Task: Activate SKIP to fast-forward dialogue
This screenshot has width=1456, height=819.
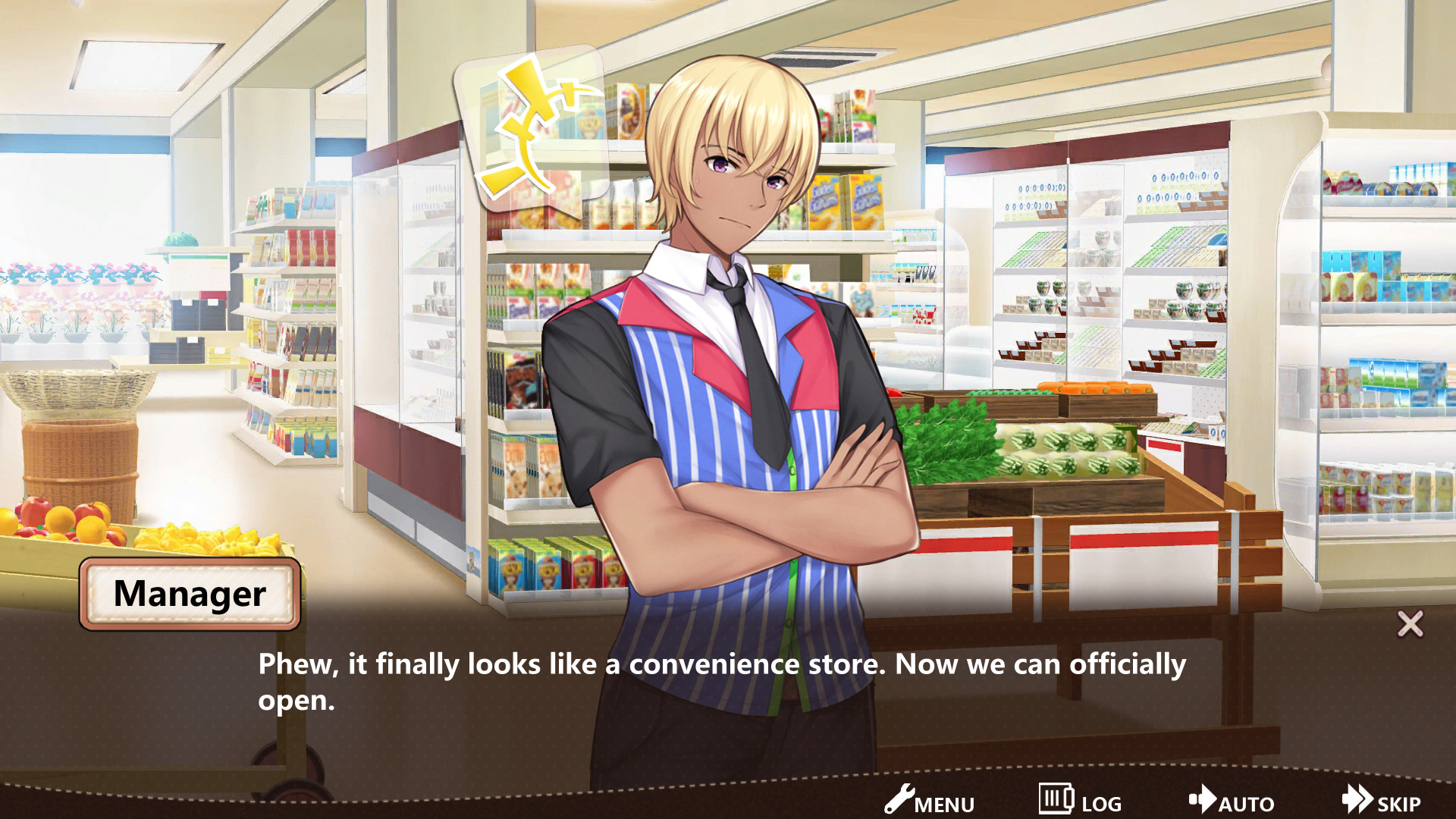Action: pyautogui.click(x=1382, y=801)
